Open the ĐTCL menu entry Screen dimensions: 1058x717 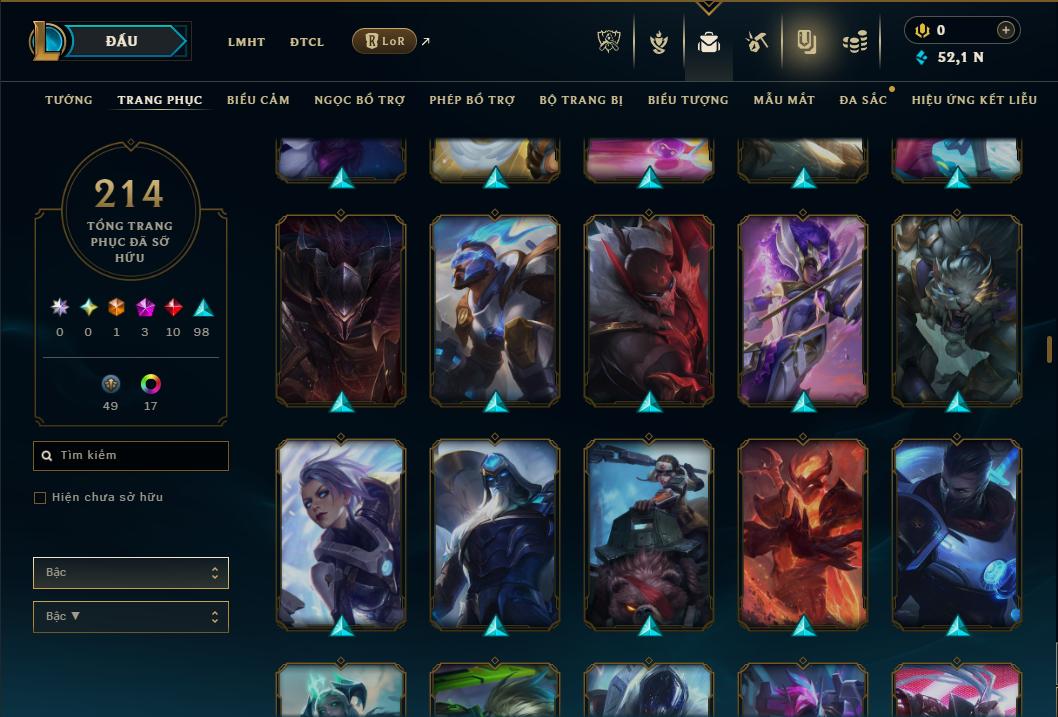coord(307,42)
